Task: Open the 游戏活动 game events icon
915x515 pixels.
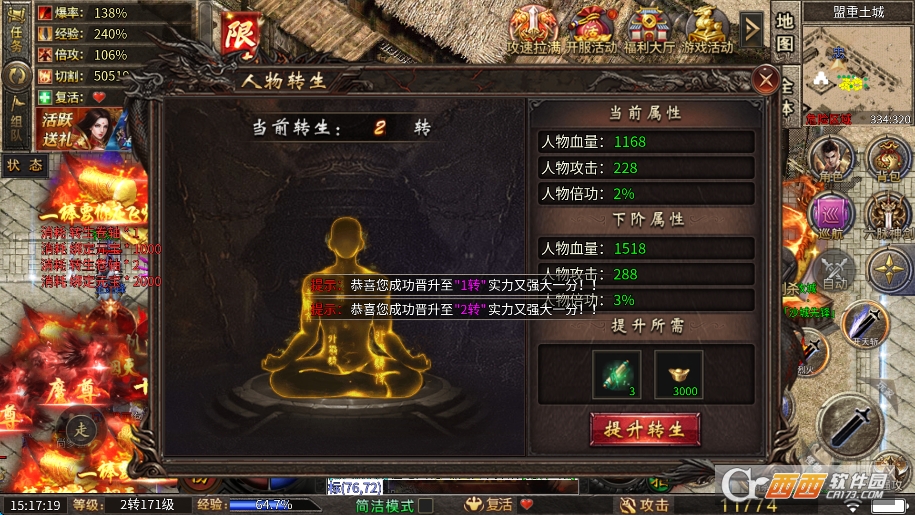Action: [707, 30]
